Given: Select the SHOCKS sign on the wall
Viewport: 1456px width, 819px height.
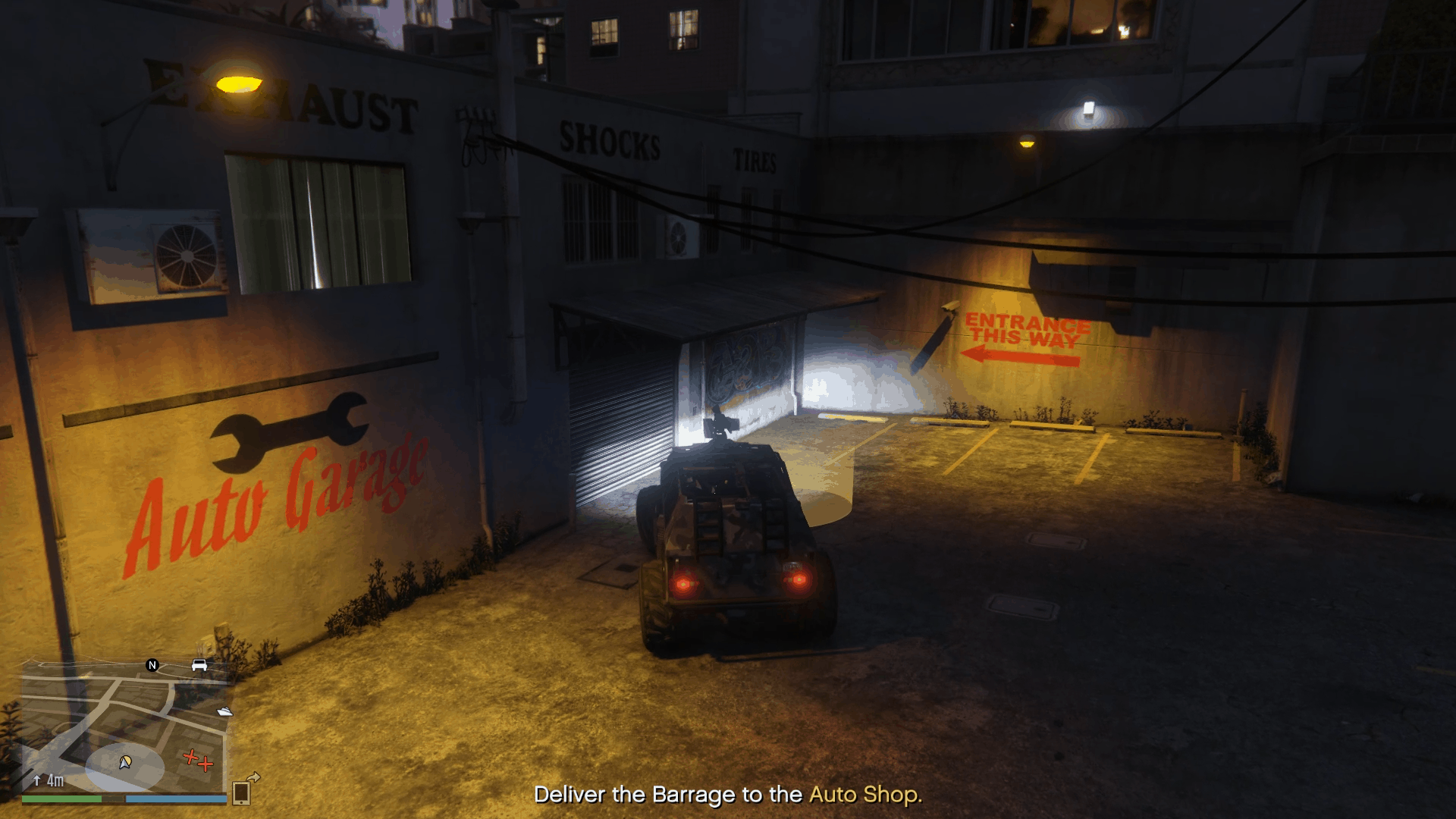Looking at the screenshot, I should click(609, 141).
